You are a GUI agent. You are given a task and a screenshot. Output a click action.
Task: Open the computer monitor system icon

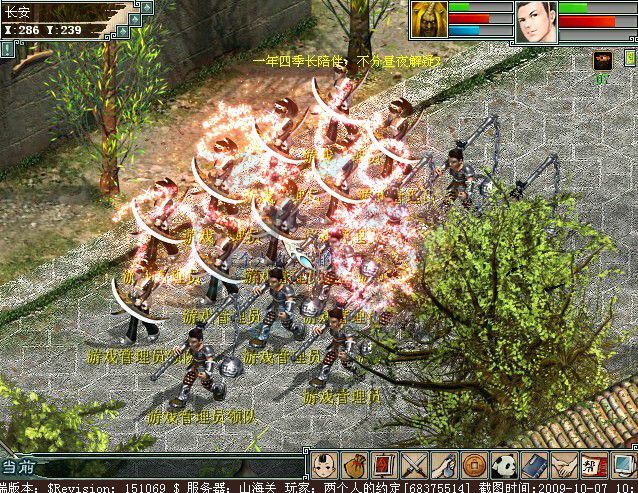(x=622, y=465)
